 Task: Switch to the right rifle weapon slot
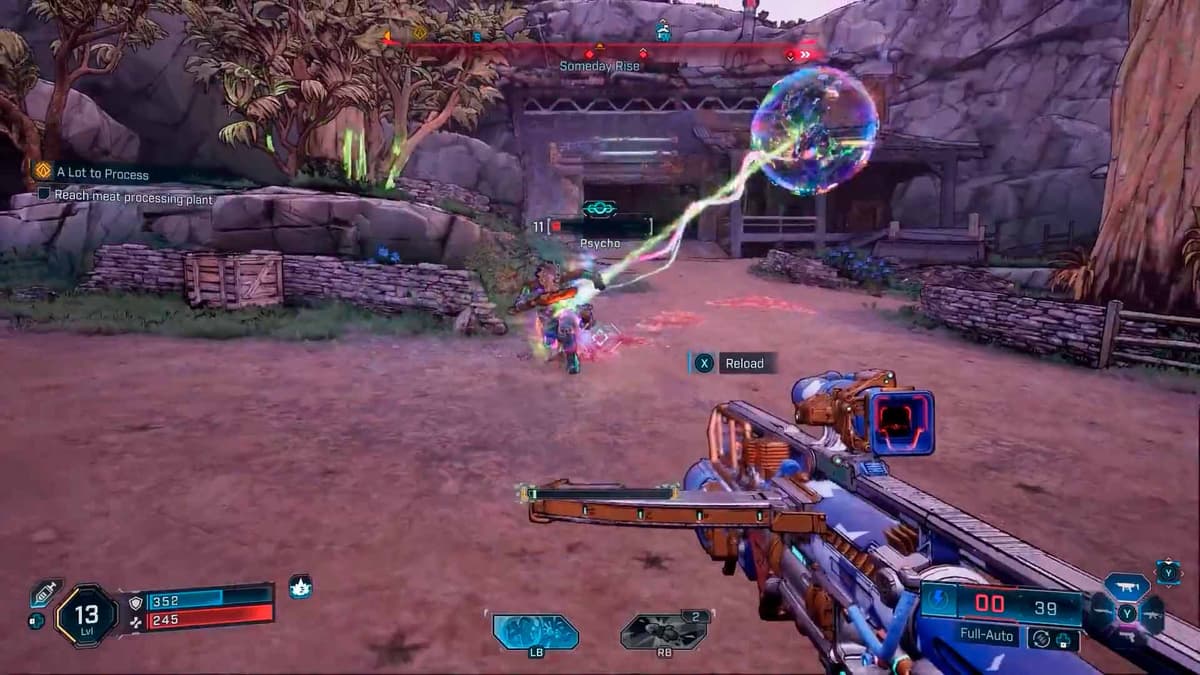[x=1153, y=613]
